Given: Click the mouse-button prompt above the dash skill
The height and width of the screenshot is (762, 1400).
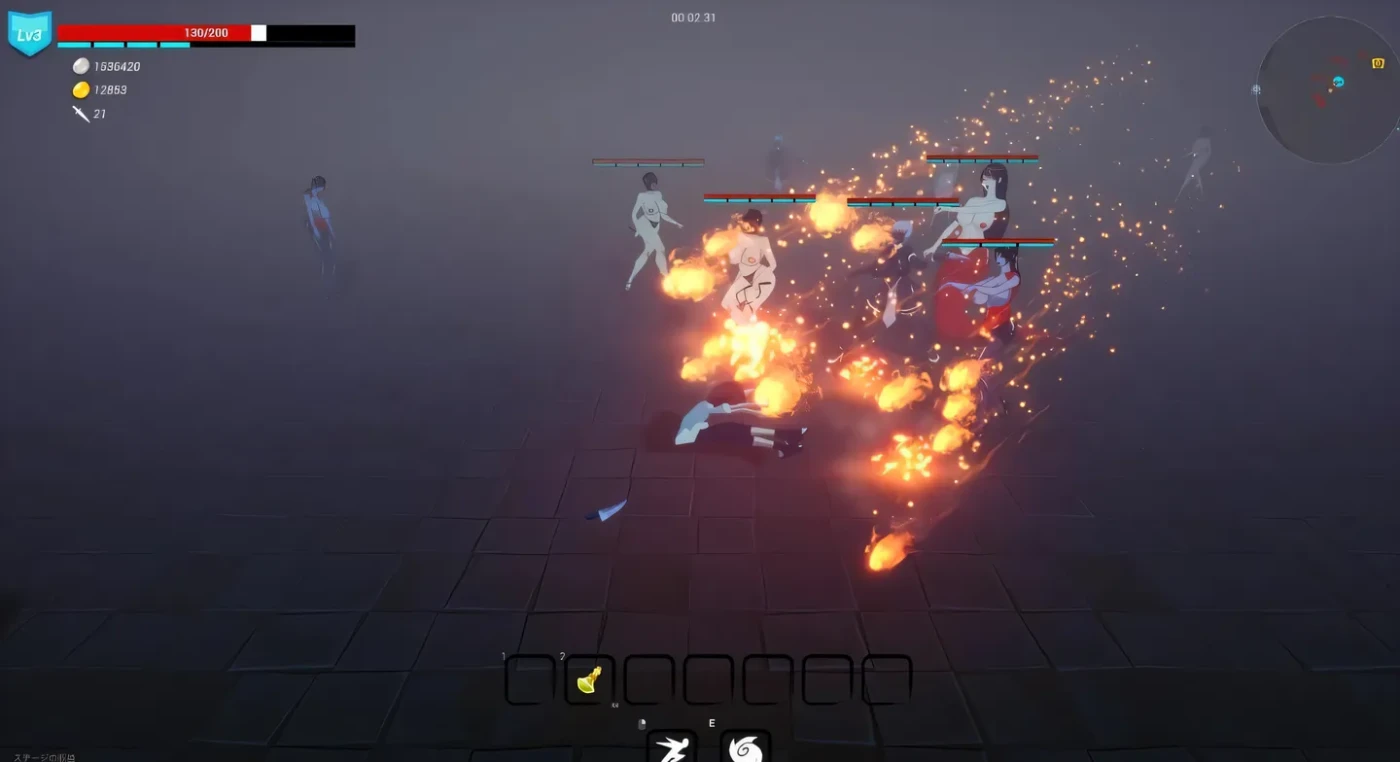Looking at the screenshot, I should (641, 722).
